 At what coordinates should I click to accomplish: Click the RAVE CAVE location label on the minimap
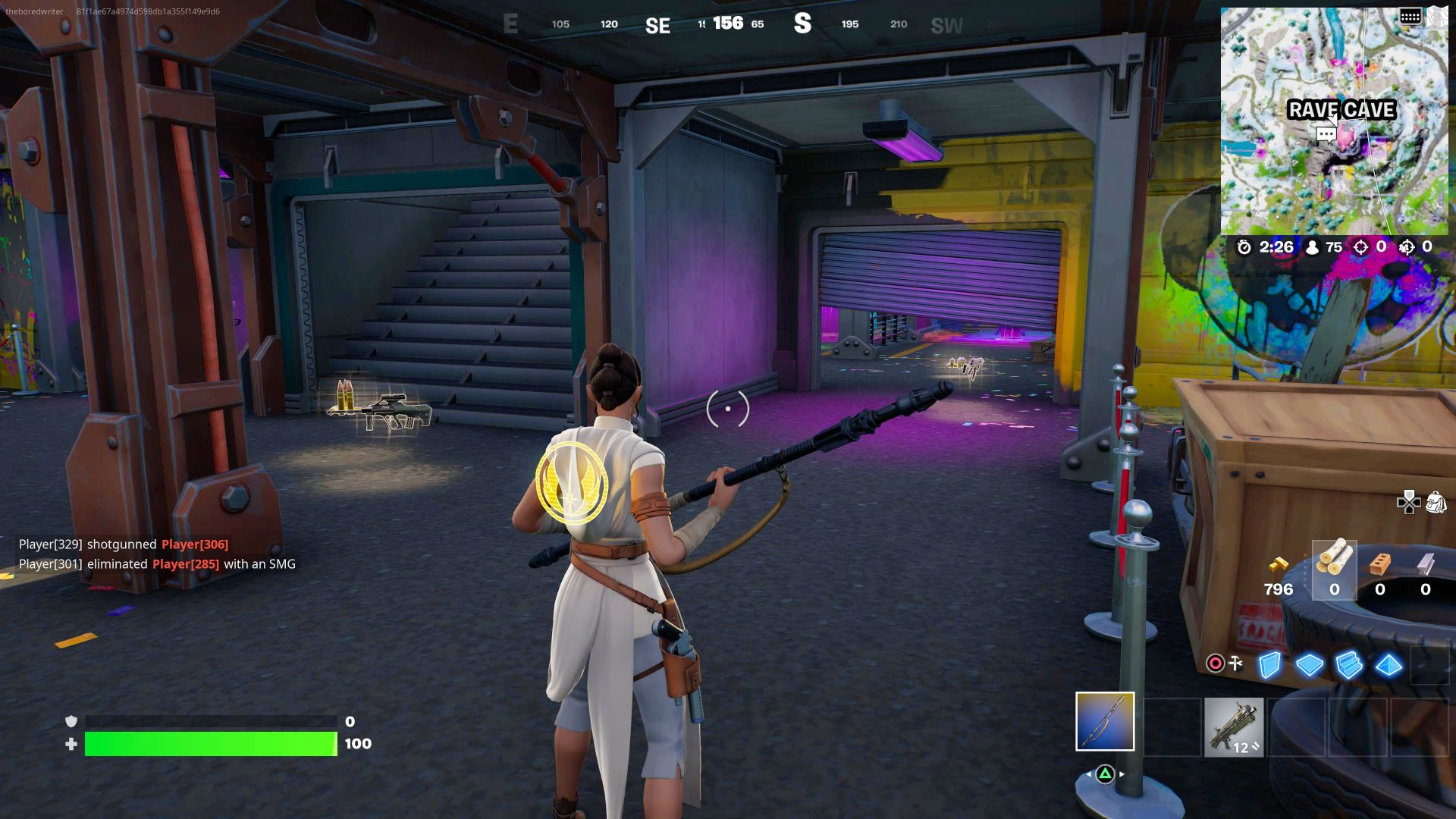tap(1341, 111)
